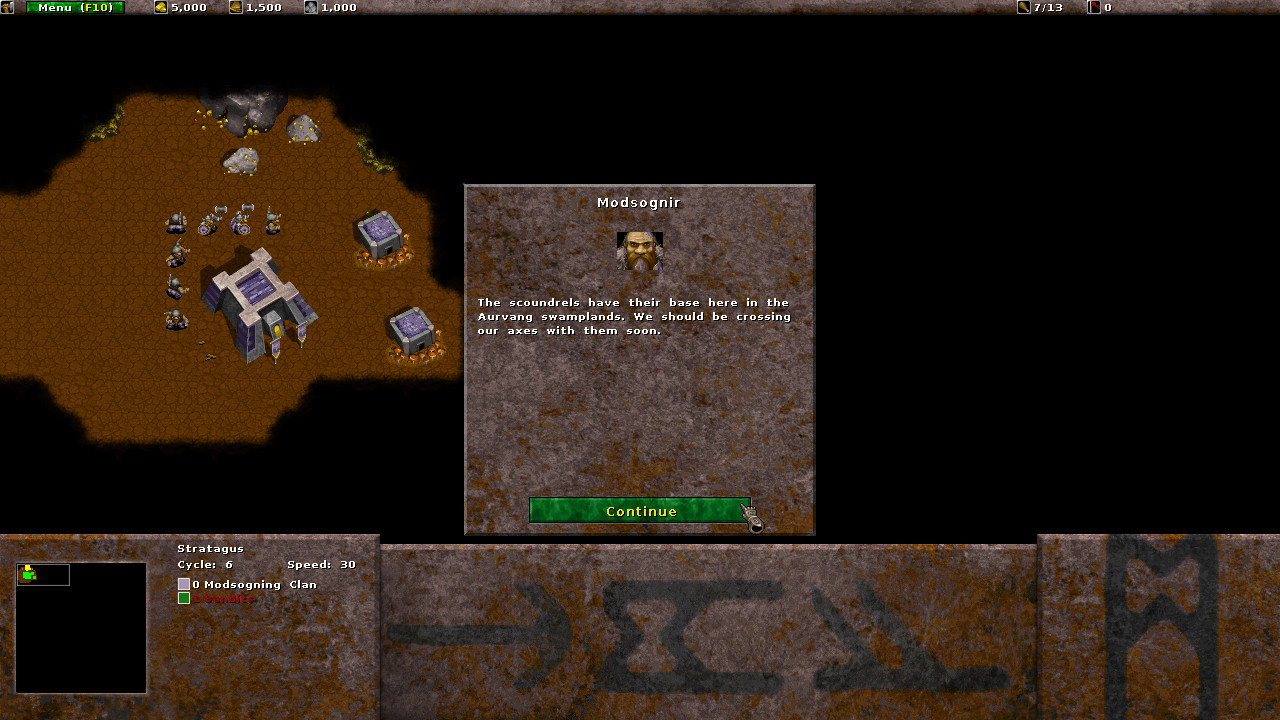Screen dimensions: 1280x720
Task: Click the faction icon in the top-left corner
Action: pos(9,7)
